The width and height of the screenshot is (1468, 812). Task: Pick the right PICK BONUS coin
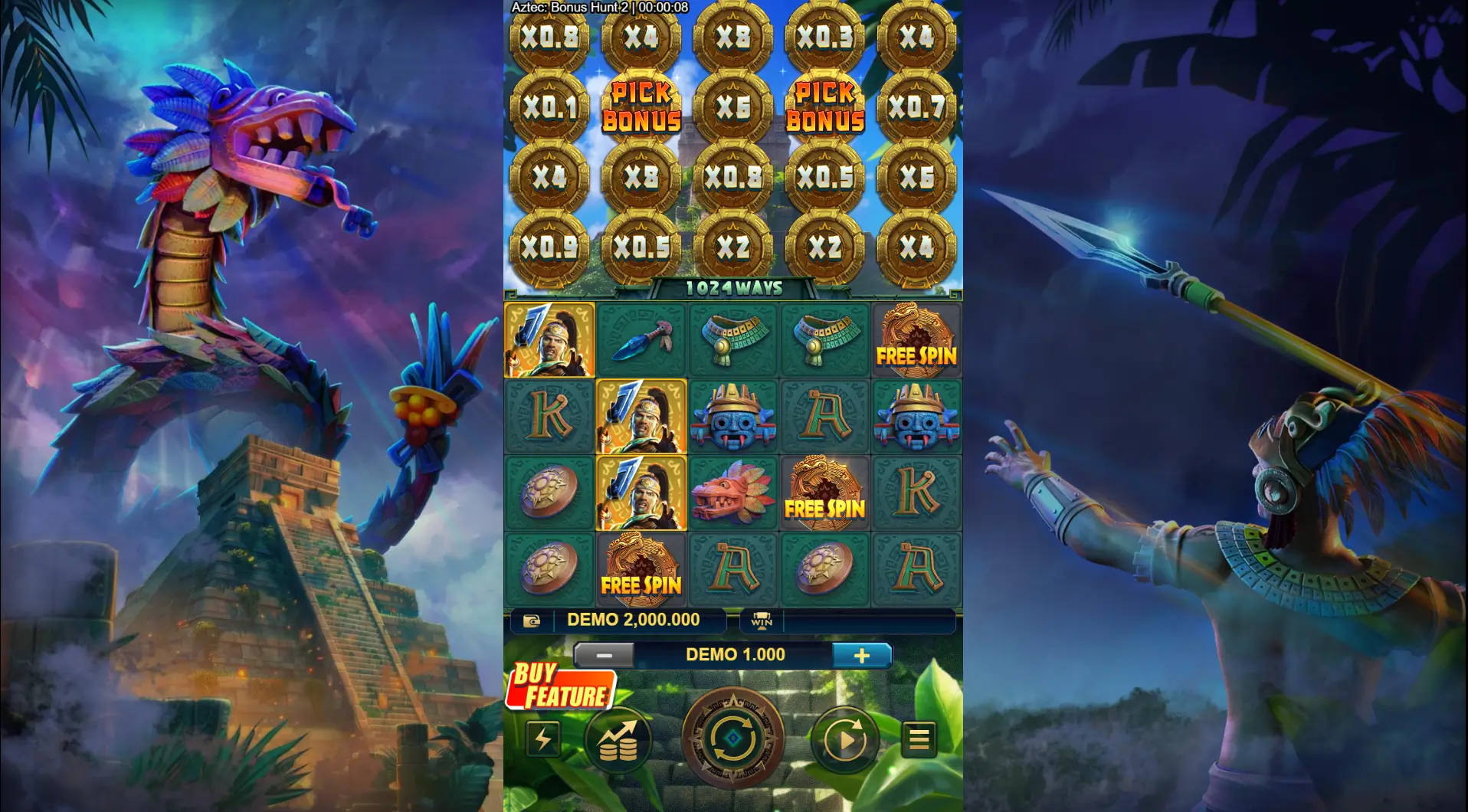[x=824, y=107]
